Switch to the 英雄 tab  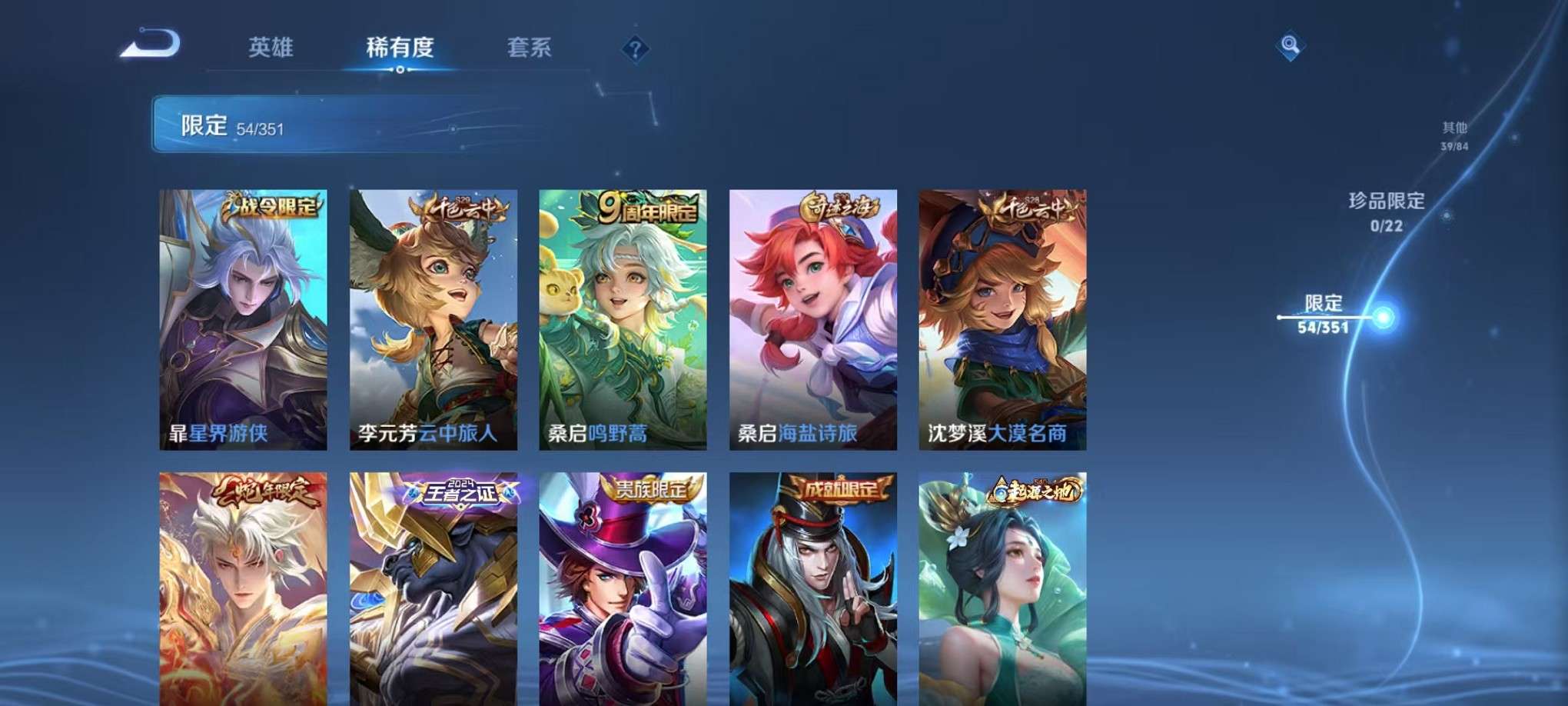pyautogui.click(x=269, y=48)
